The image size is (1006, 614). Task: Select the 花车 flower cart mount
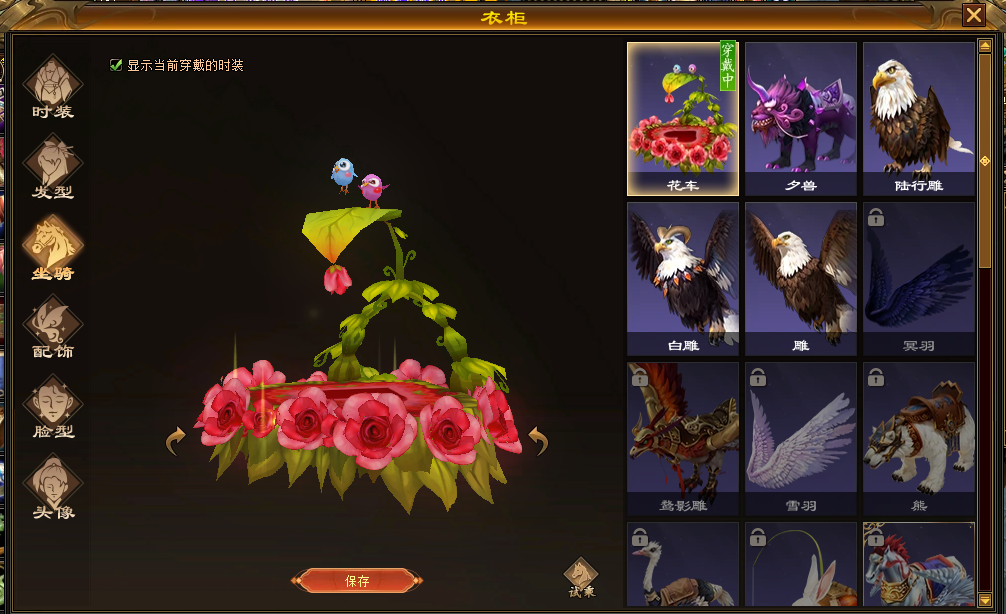683,118
